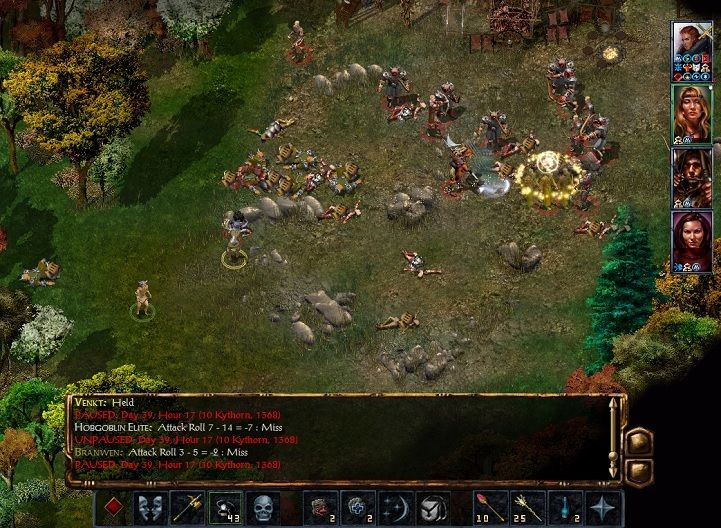
Task: Select the spiral swirl ability icon
Action: (433, 508)
